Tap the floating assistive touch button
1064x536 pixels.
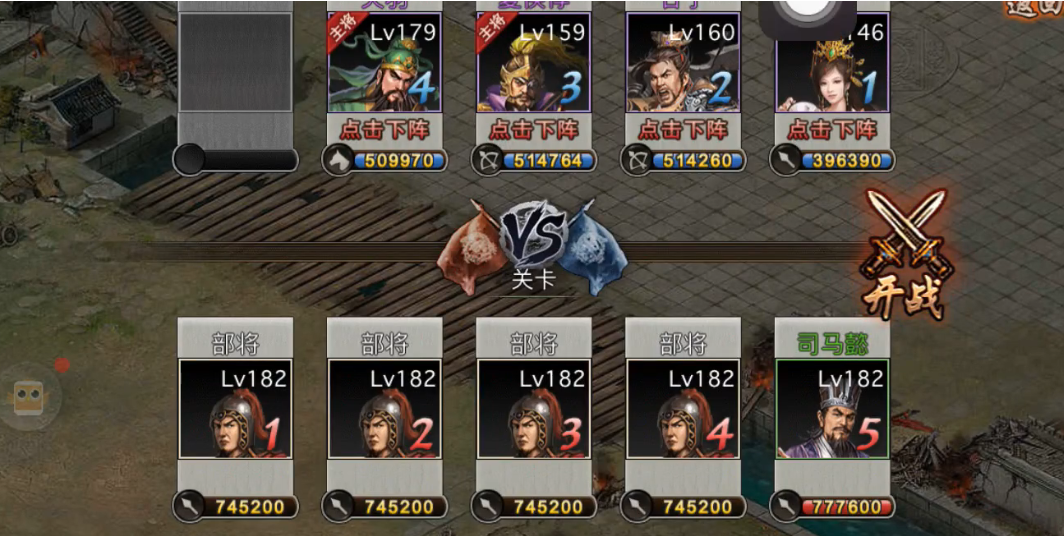(808, 15)
